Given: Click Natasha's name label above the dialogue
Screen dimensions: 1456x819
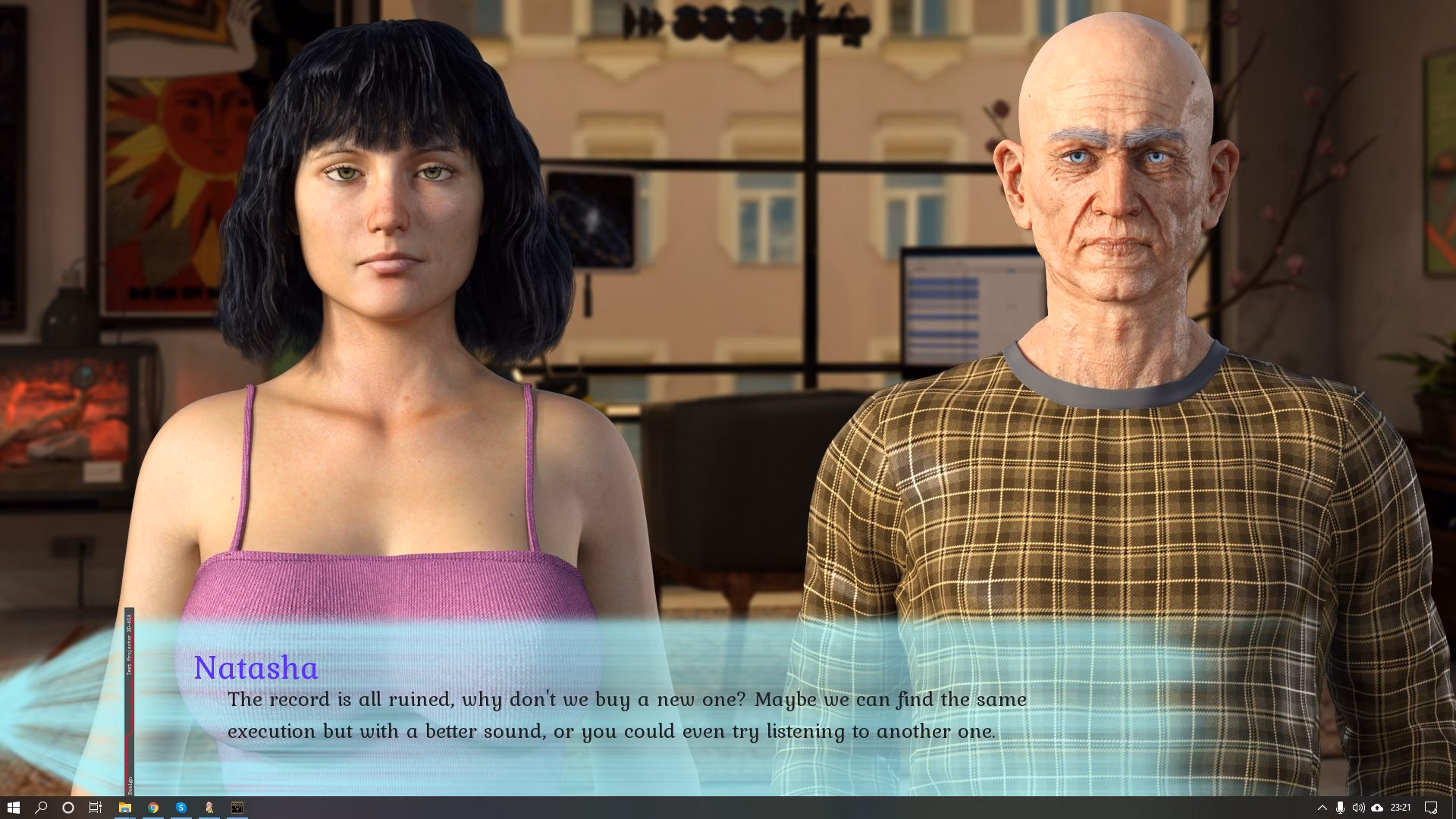Looking at the screenshot, I should (x=256, y=668).
